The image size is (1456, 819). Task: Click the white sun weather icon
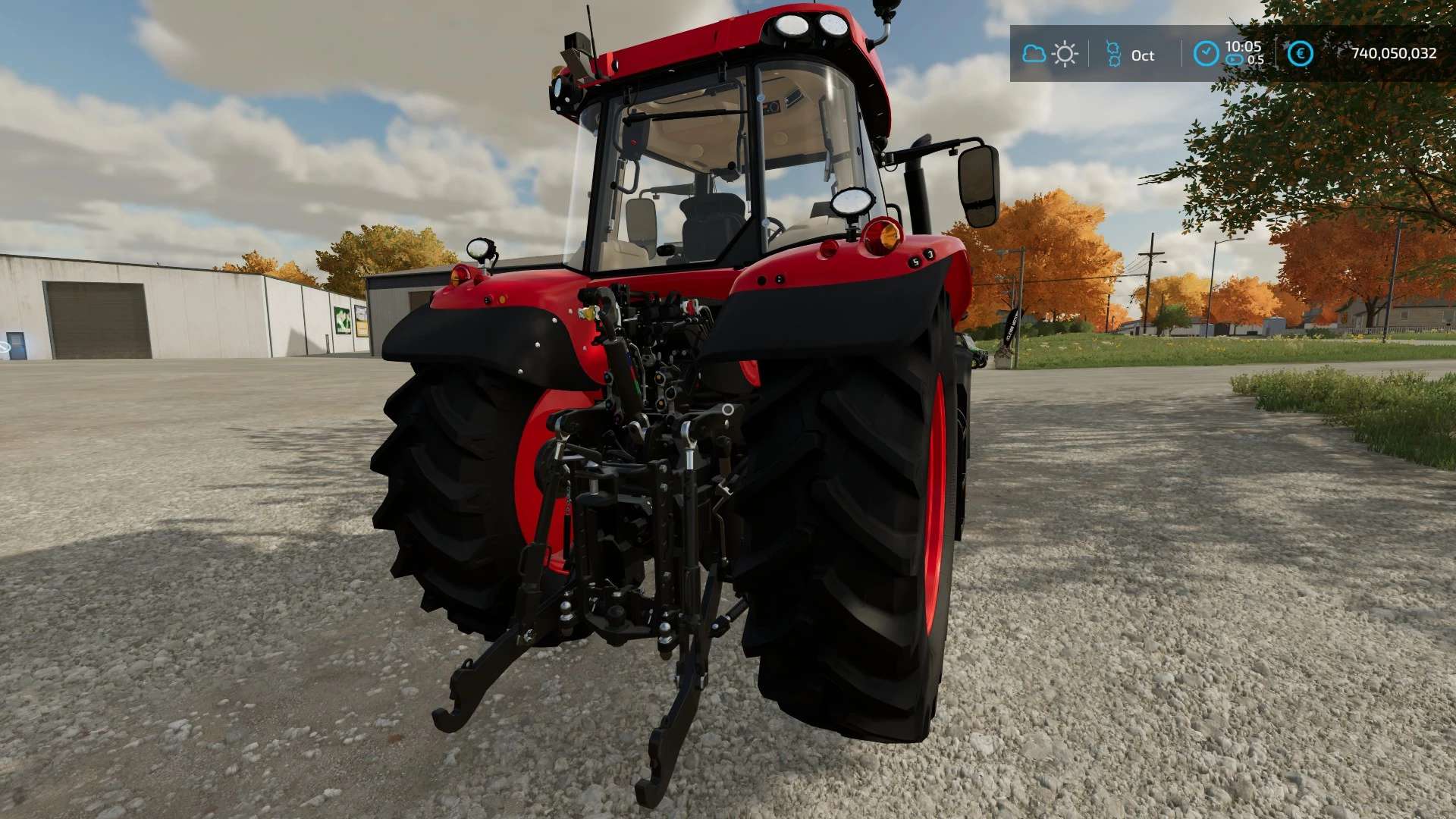(x=1065, y=54)
